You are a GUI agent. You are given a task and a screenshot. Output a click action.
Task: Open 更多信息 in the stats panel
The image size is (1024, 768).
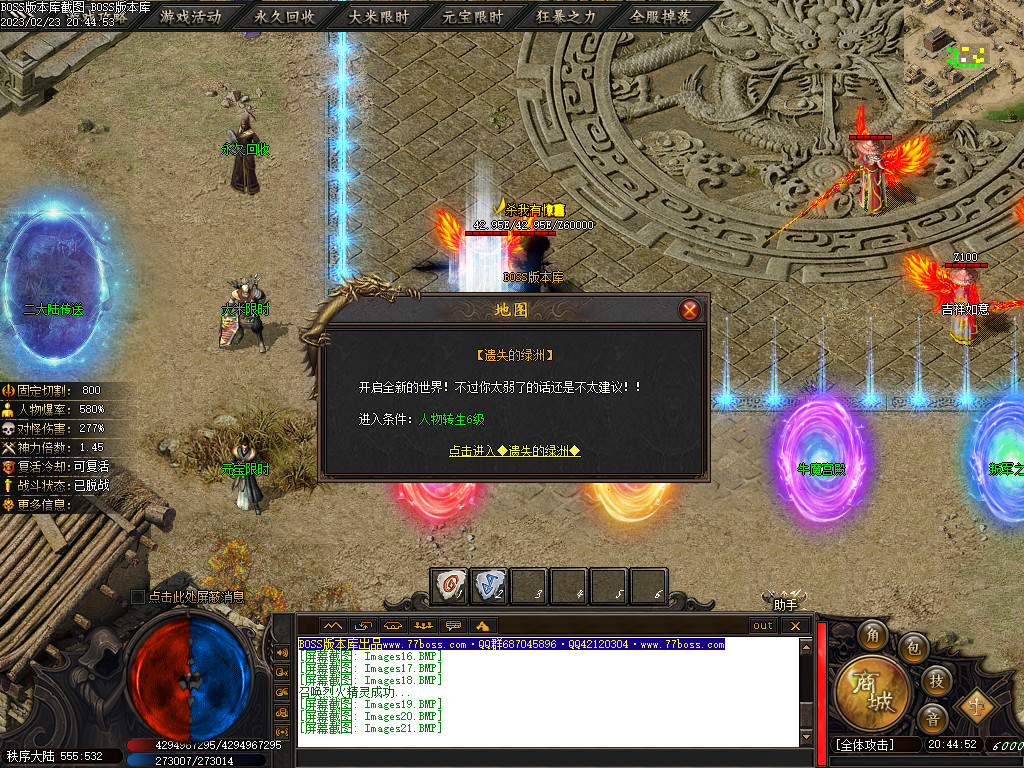pyautogui.click(x=44, y=504)
